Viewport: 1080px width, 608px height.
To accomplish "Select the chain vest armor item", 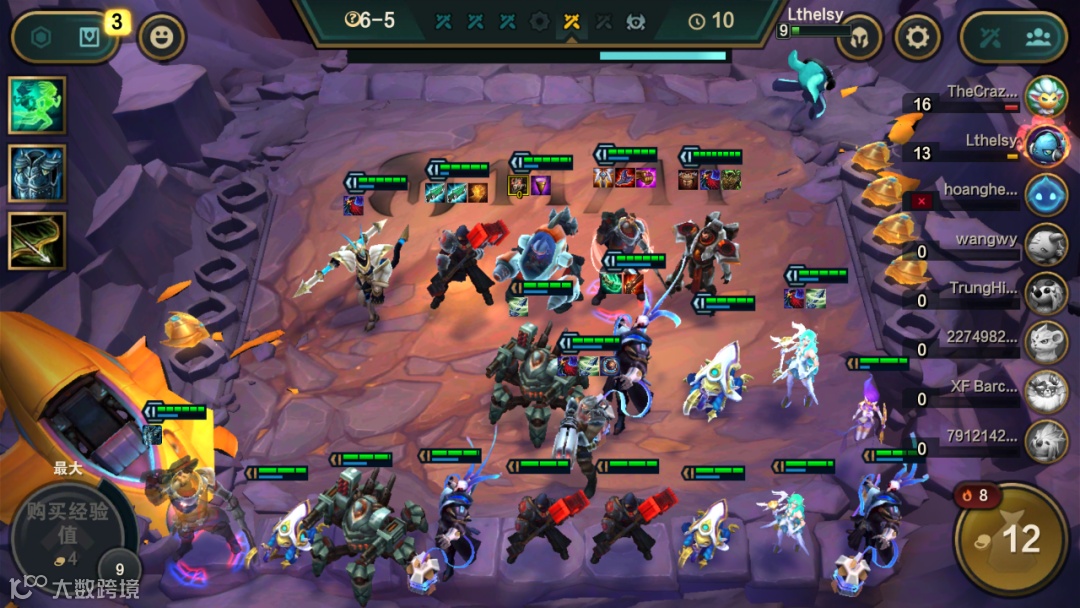I will click(37, 173).
